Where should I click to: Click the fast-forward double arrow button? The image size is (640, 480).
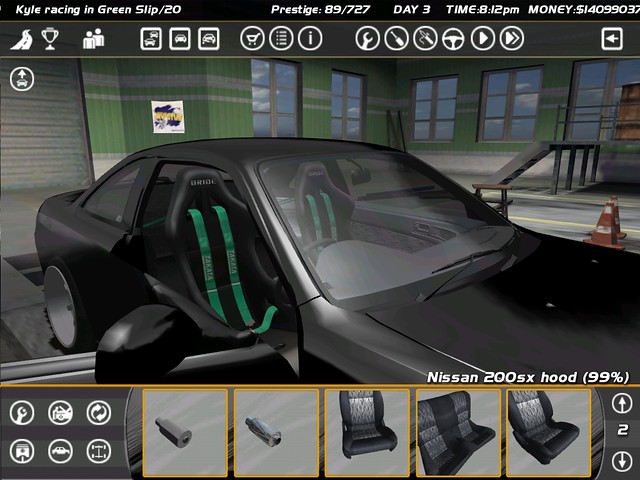pos(512,39)
